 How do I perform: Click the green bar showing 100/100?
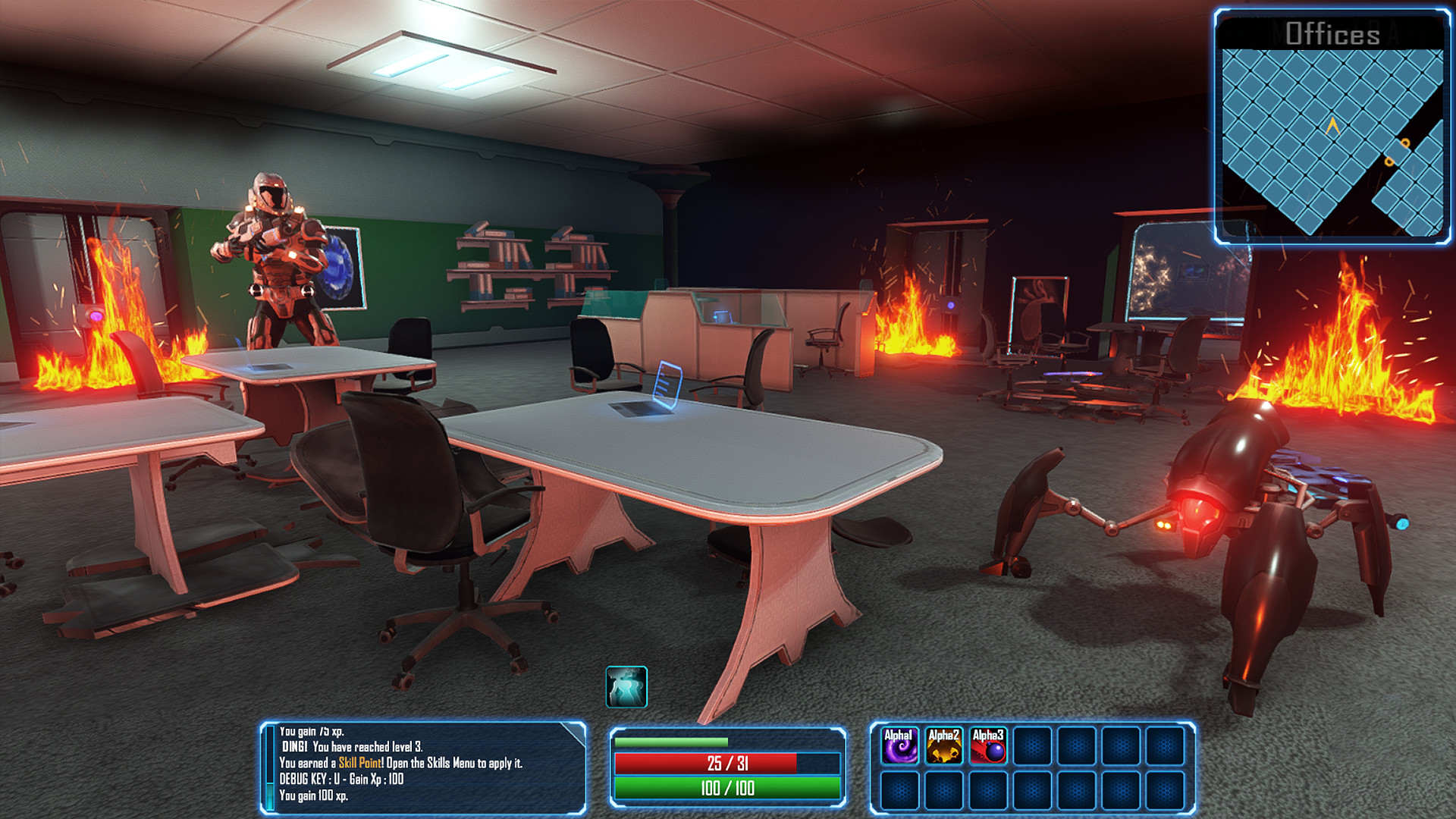pyautogui.click(x=728, y=788)
